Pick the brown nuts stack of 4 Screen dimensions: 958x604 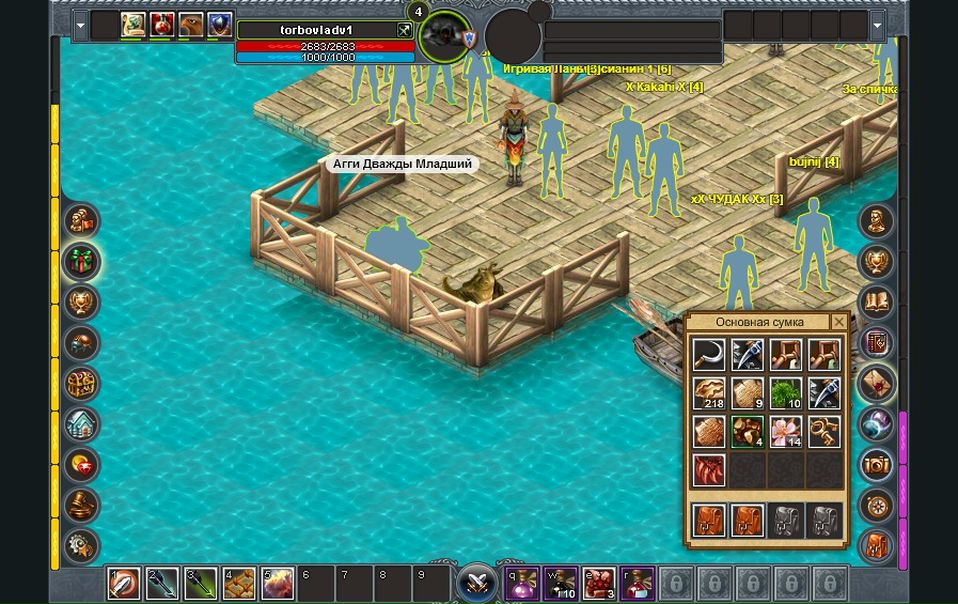click(747, 432)
